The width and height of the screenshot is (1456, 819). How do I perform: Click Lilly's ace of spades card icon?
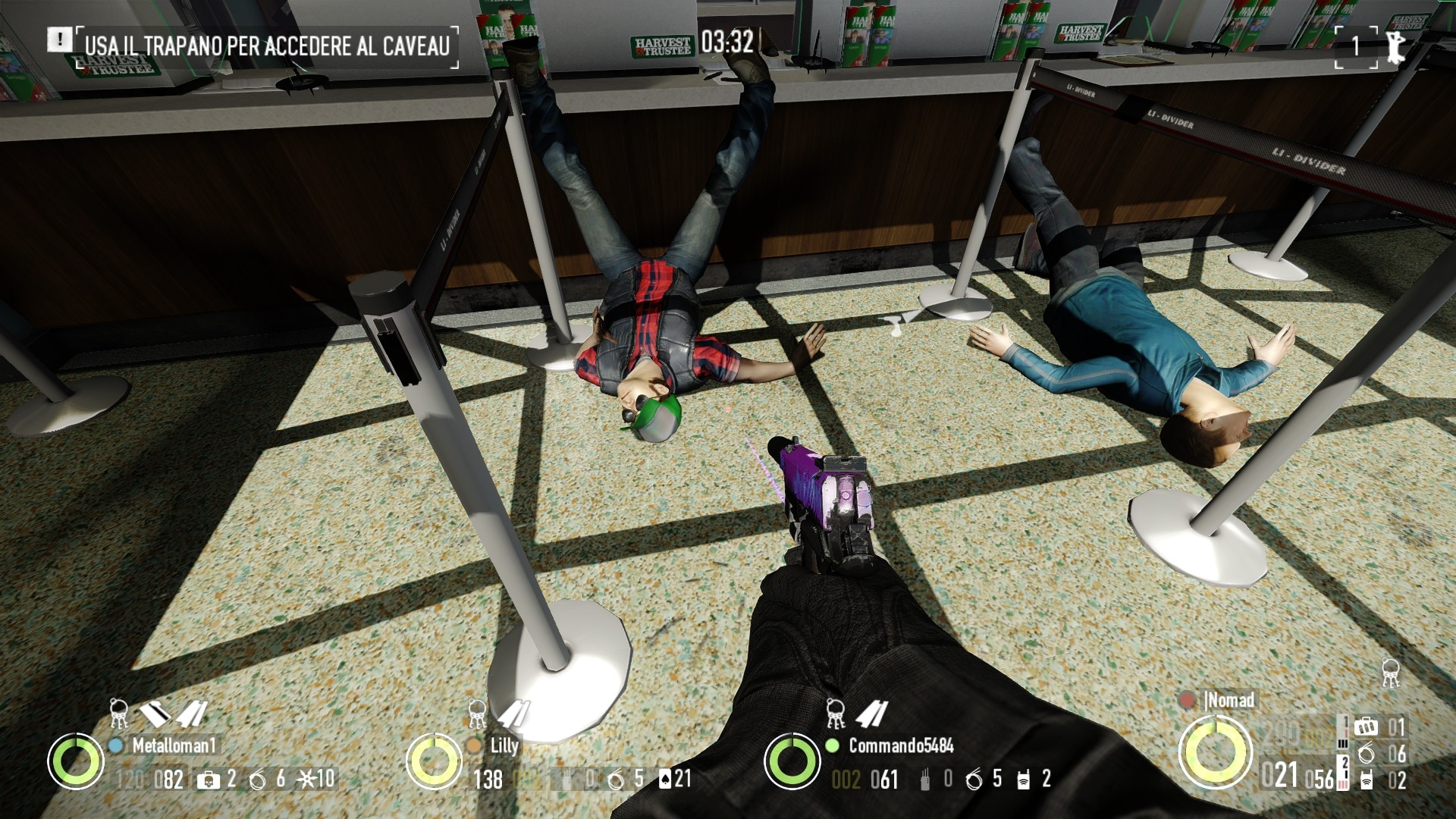click(665, 779)
